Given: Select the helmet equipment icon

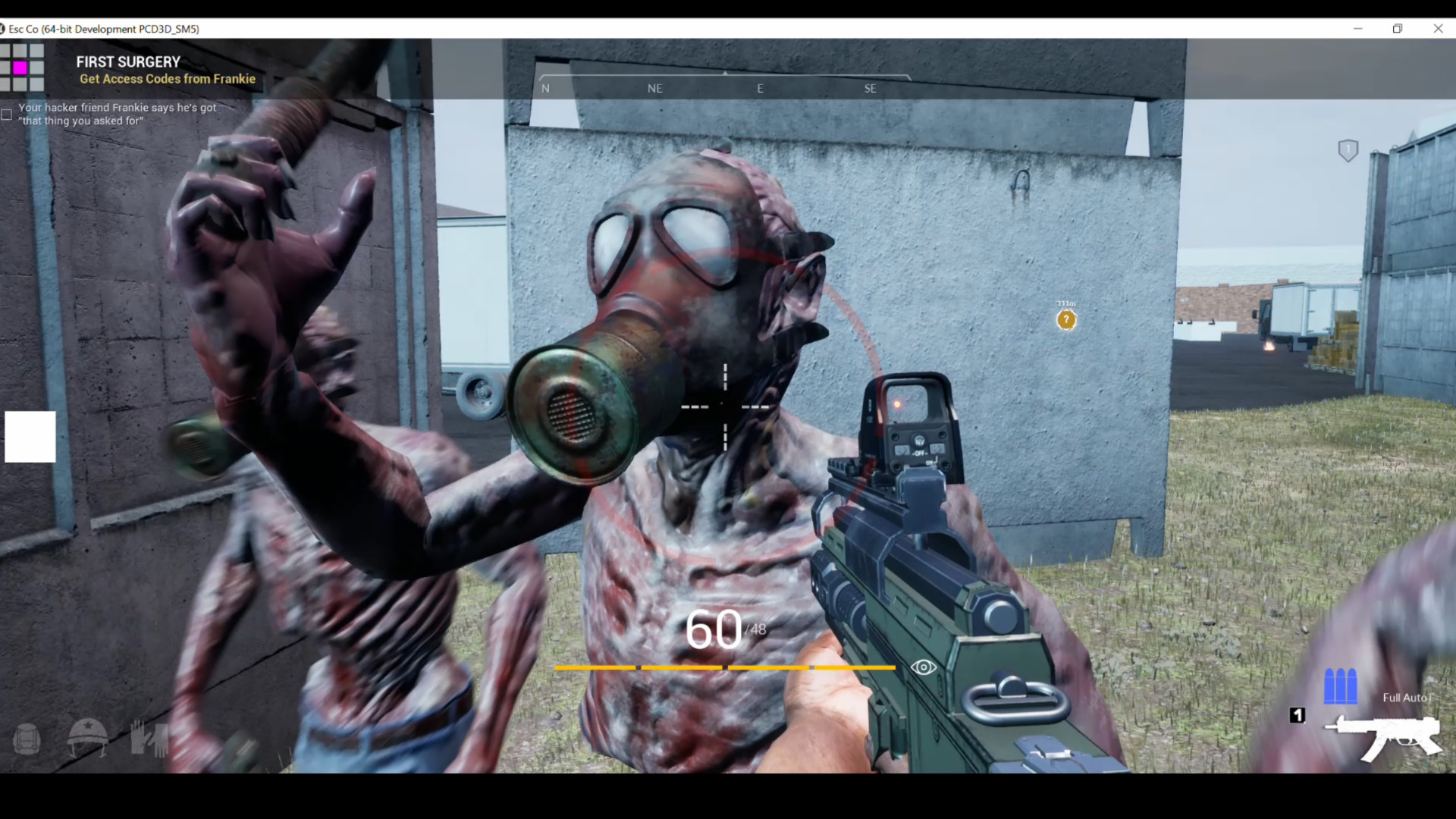Looking at the screenshot, I should click(x=87, y=738).
